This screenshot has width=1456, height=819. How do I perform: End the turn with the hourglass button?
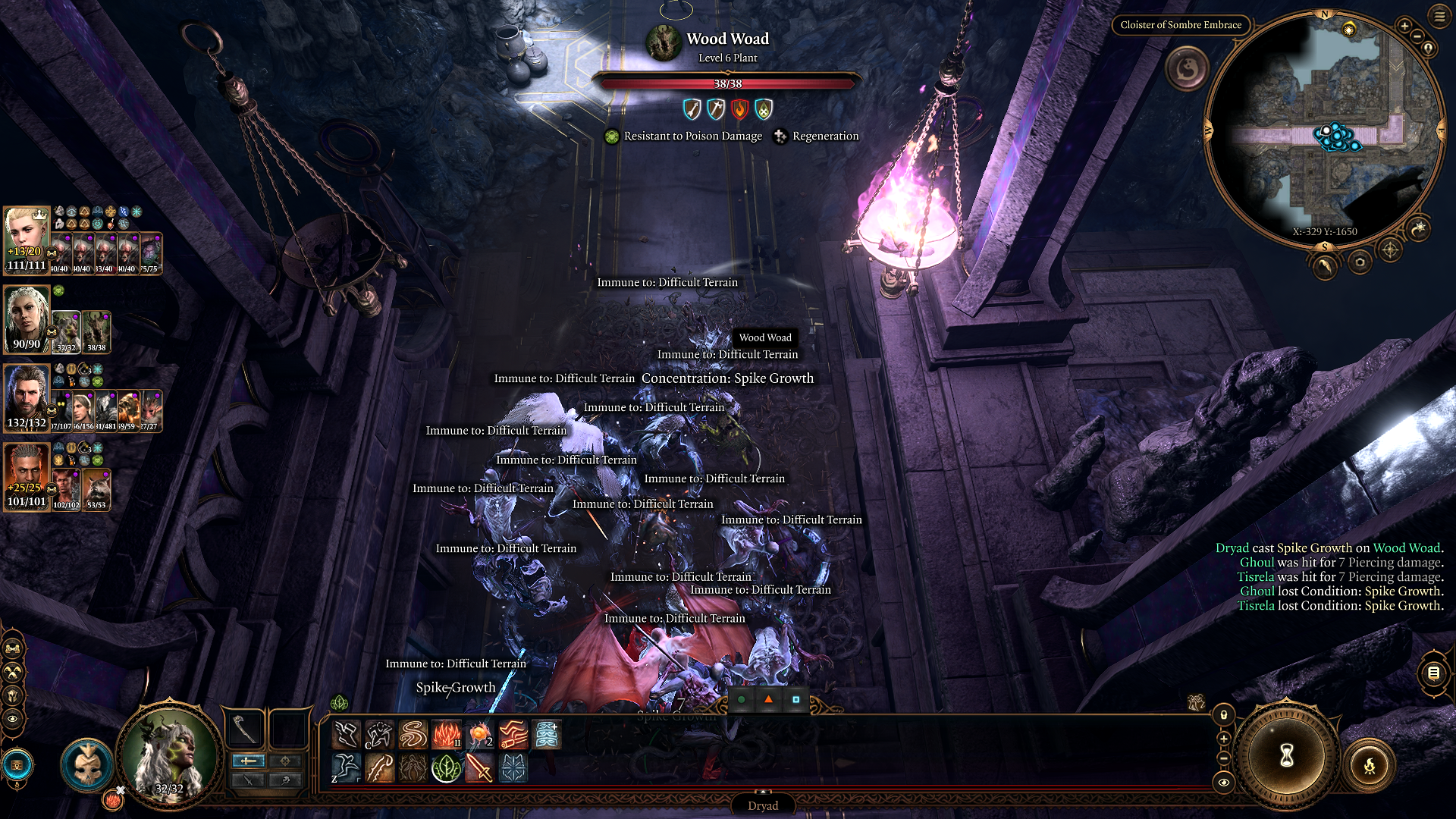(1286, 755)
